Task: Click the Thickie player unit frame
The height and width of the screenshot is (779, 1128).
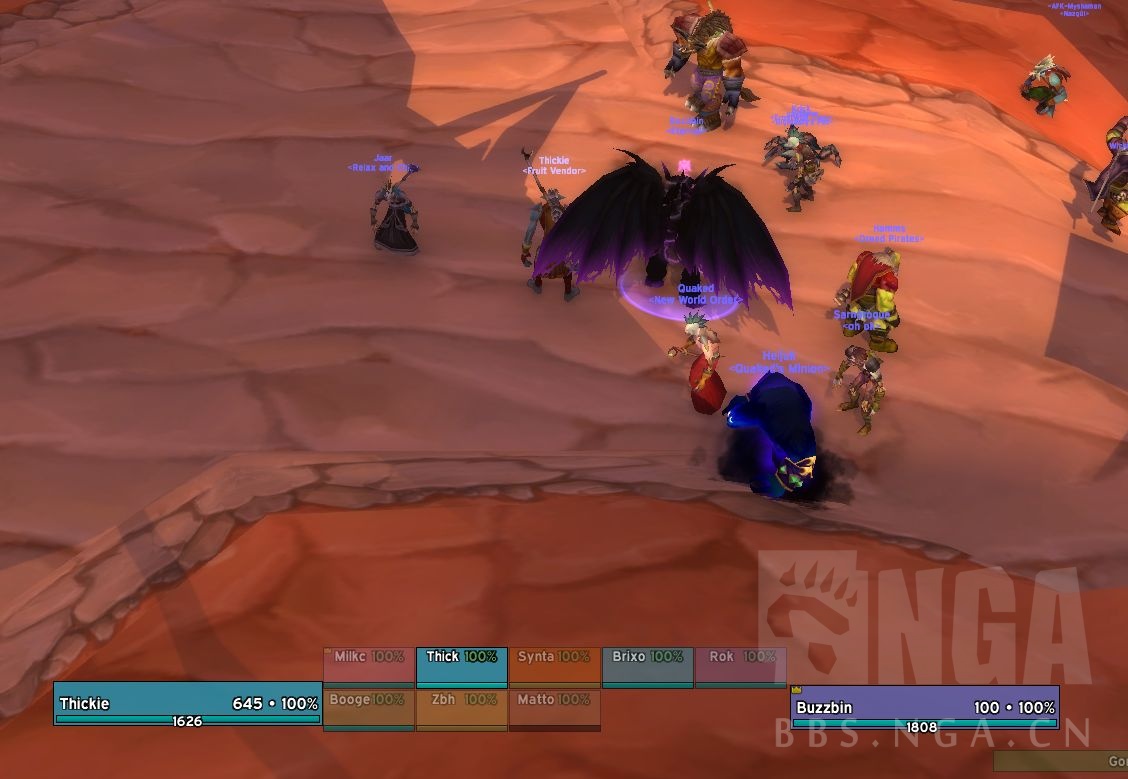Action: pyautogui.click(x=188, y=704)
